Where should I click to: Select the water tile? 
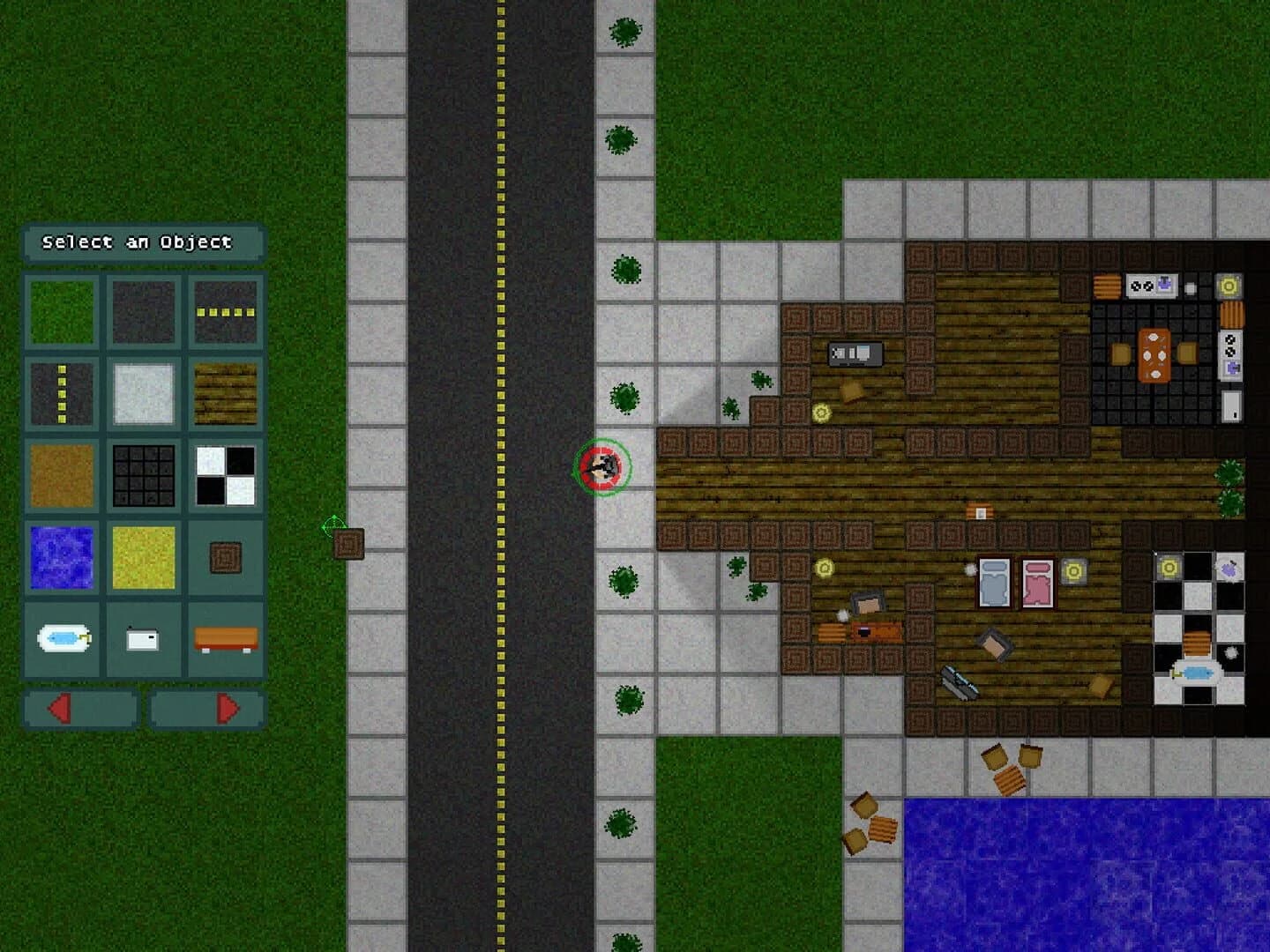pos(60,555)
